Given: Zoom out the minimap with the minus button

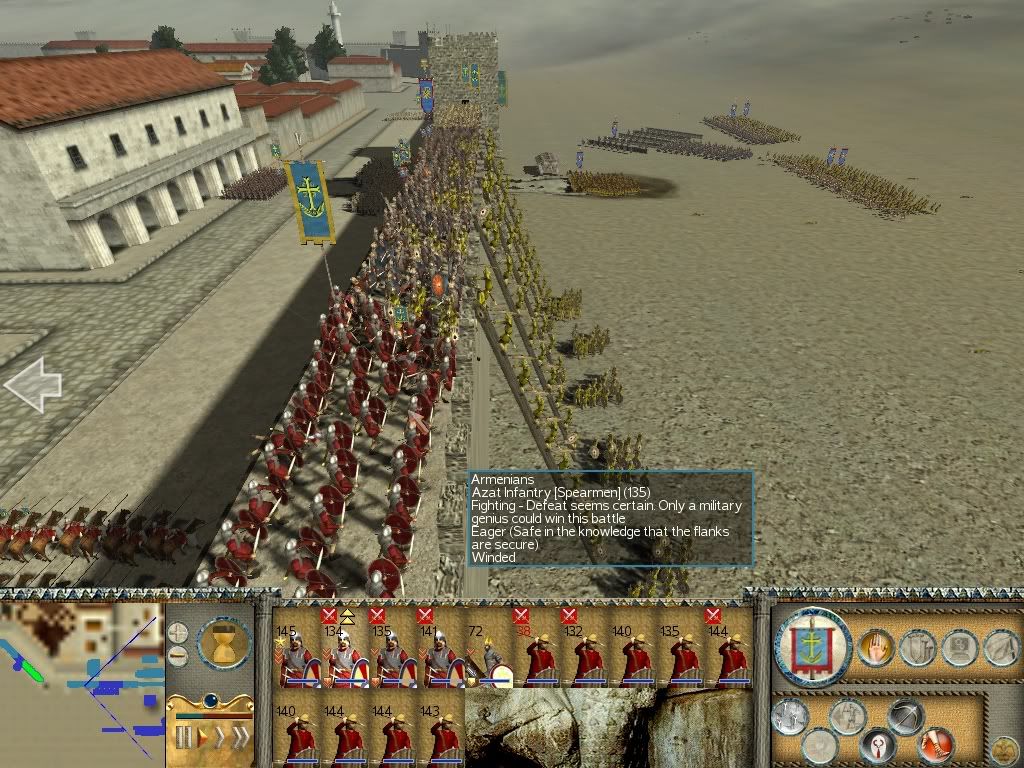Looking at the screenshot, I should click(x=178, y=656).
